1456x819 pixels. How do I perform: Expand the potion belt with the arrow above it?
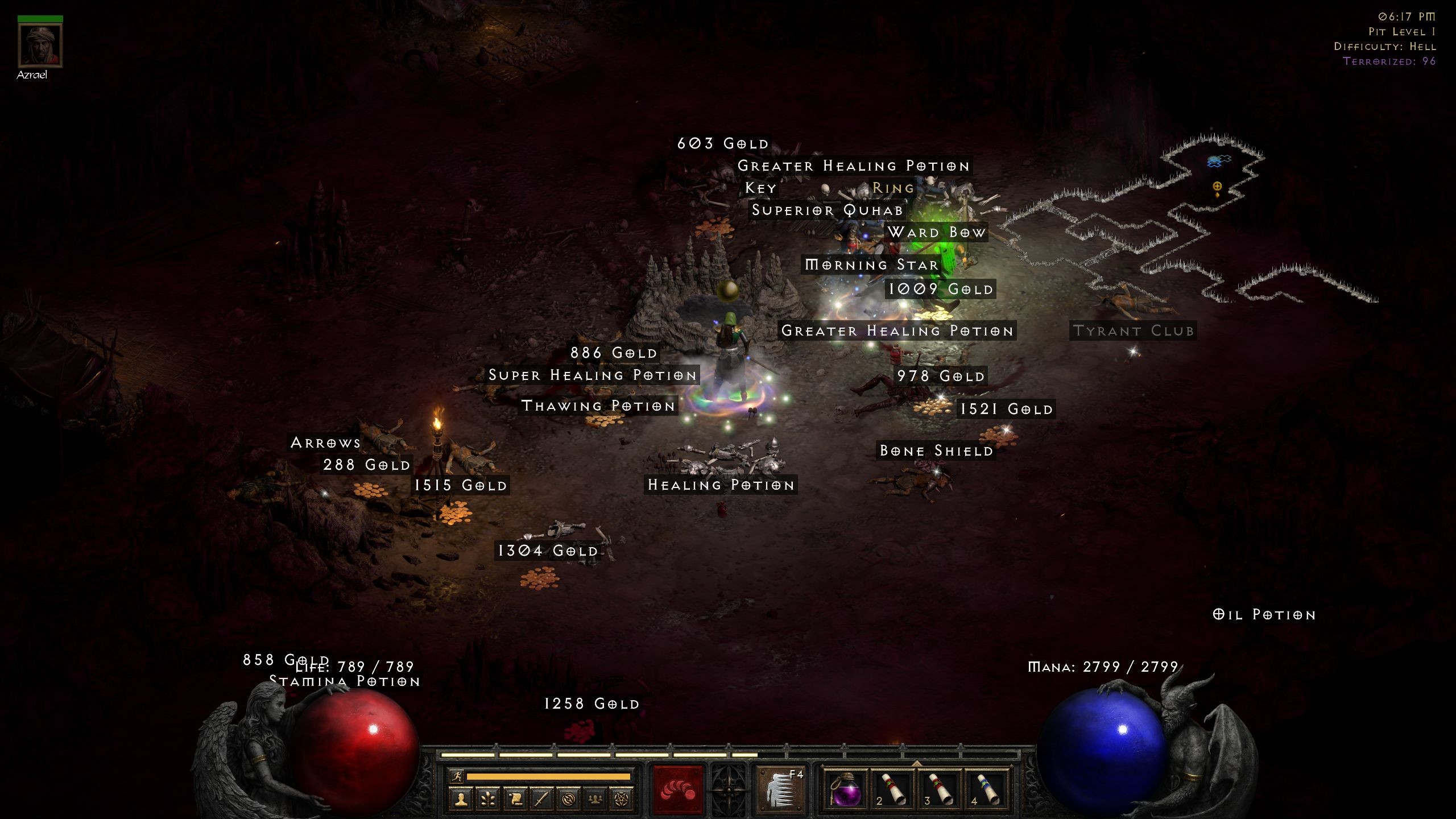click(916, 764)
